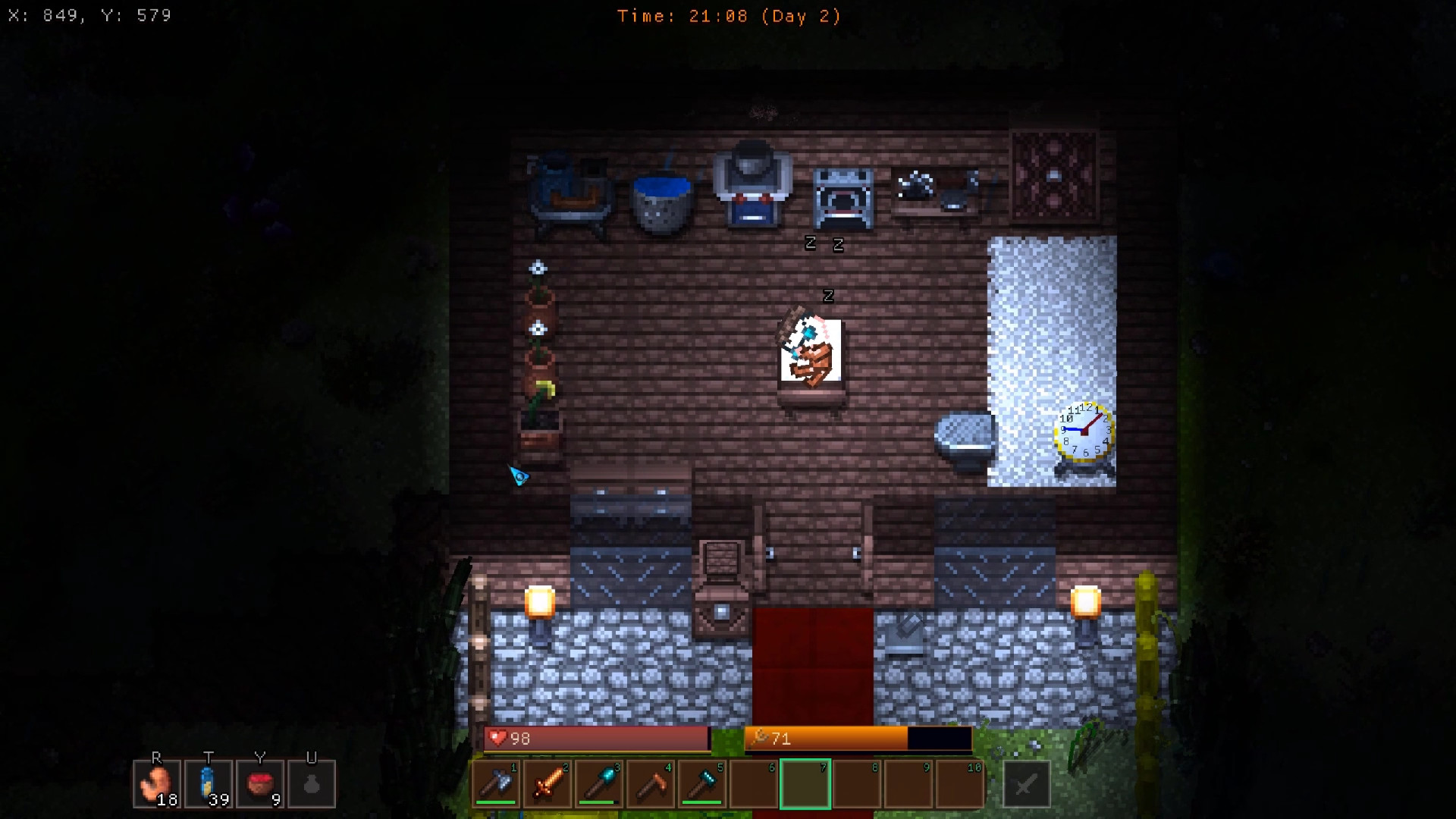Select the food bowl in the Y quickslot
The height and width of the screenshot is (819, 1456).
[x=260, y=783]
